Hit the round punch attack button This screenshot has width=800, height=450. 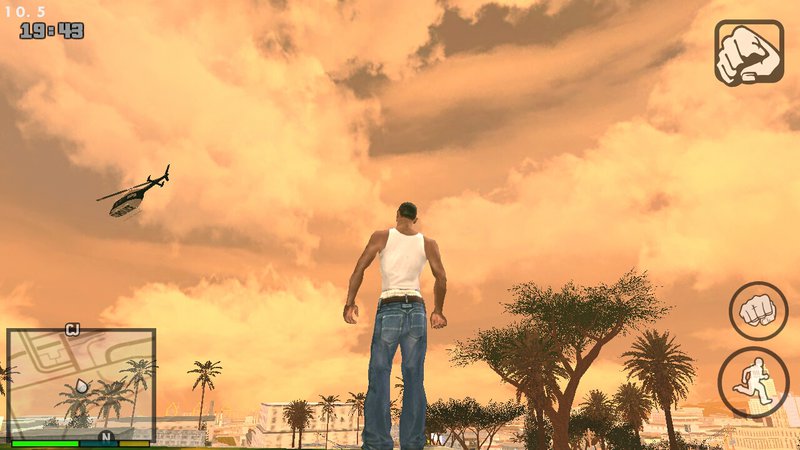tap(758, 311)
